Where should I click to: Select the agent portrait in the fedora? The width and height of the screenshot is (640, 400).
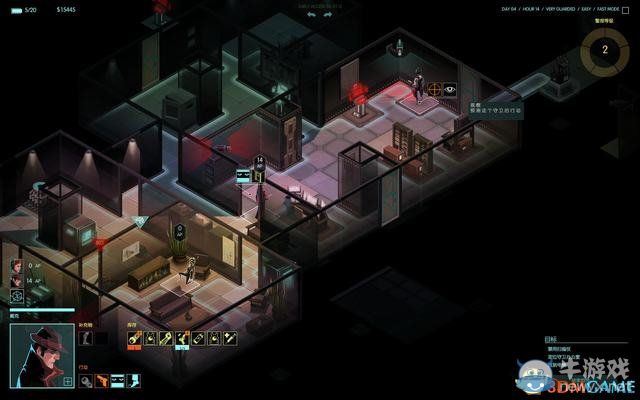[x=41, y=352]
